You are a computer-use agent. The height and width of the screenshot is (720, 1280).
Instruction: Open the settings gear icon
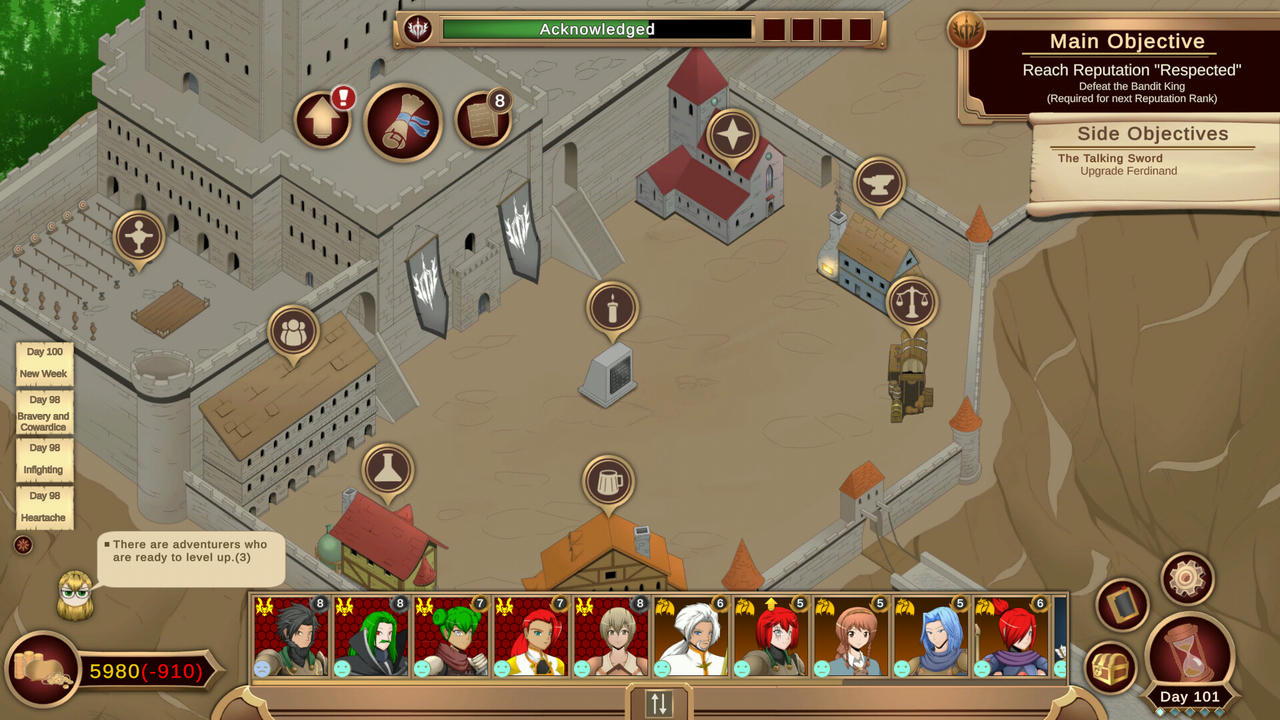tap(1186, 578)
